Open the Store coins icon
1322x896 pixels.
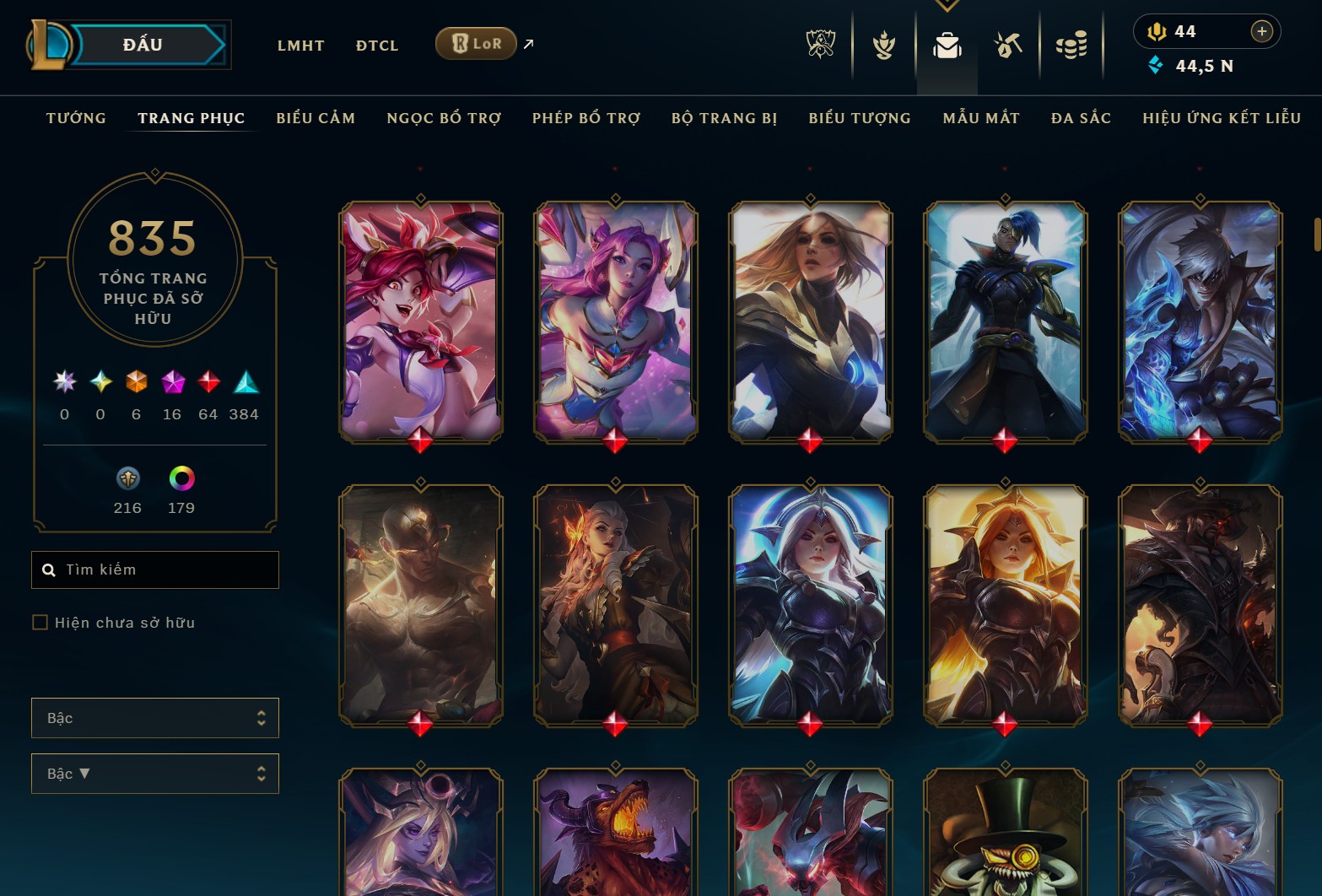(1071, 46)
